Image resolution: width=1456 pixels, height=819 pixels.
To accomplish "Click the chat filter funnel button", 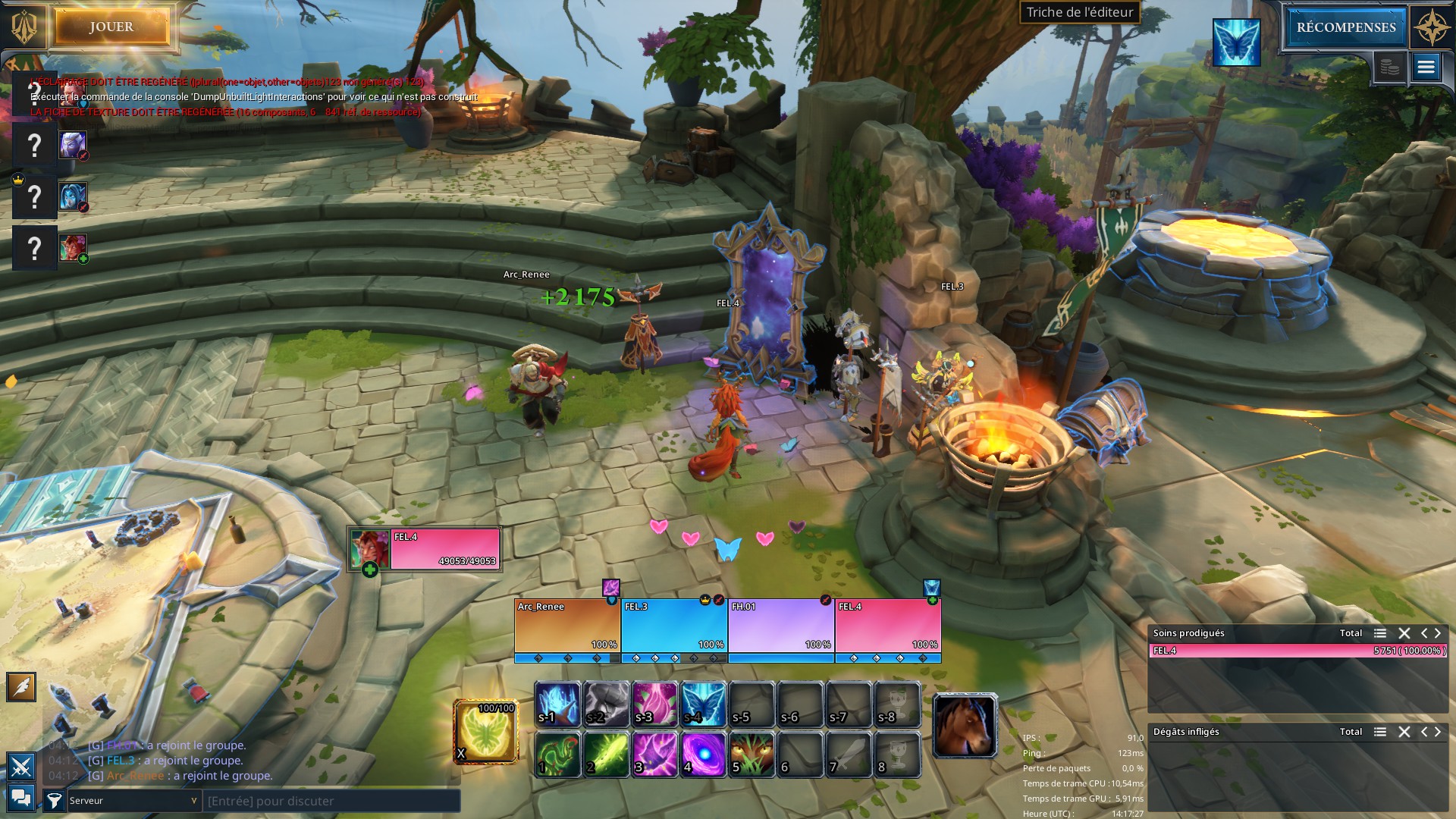I will (54, 800).
